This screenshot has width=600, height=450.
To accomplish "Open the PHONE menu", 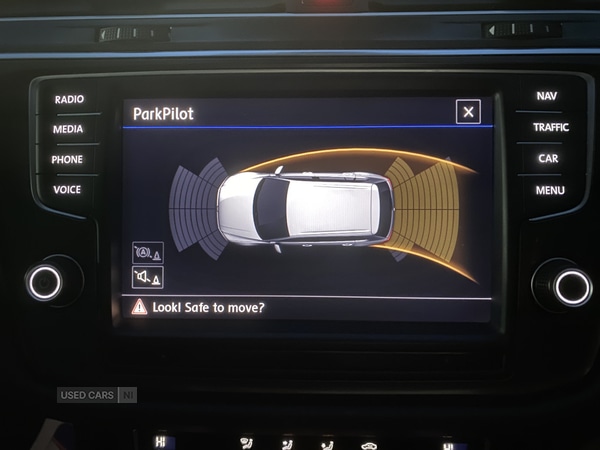I will 67,159.
